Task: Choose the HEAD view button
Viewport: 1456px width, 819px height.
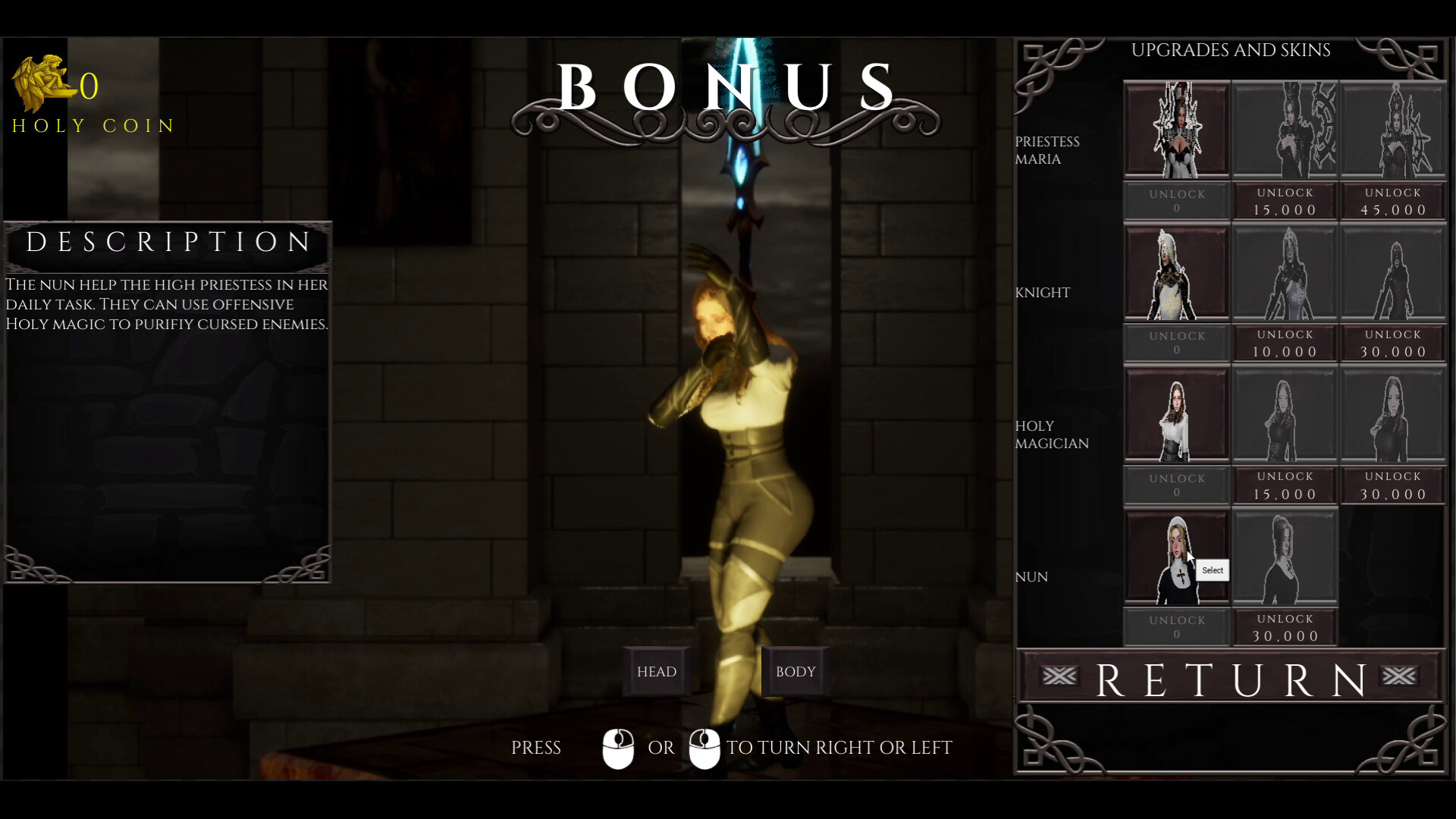Action: (657, 671)
